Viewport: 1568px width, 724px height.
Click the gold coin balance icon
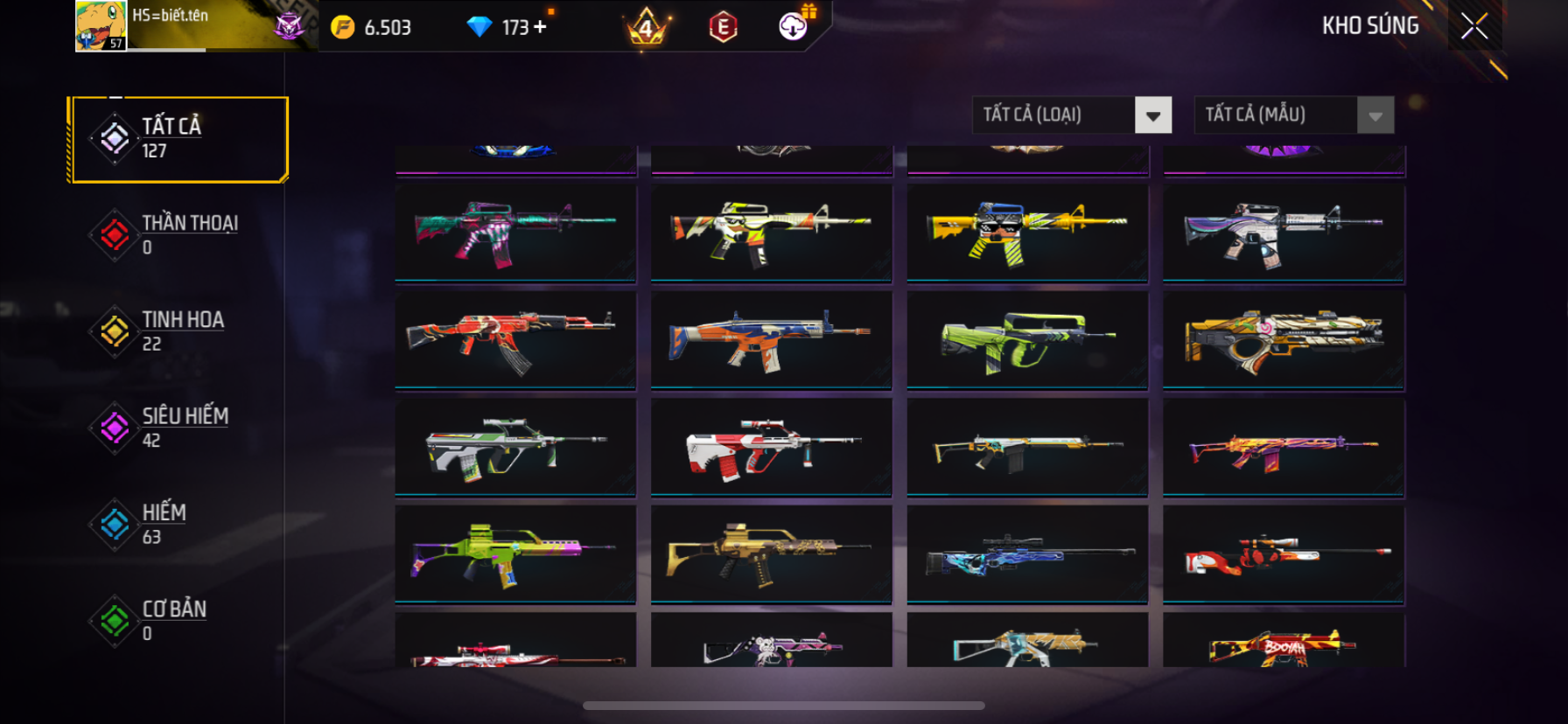343,27
